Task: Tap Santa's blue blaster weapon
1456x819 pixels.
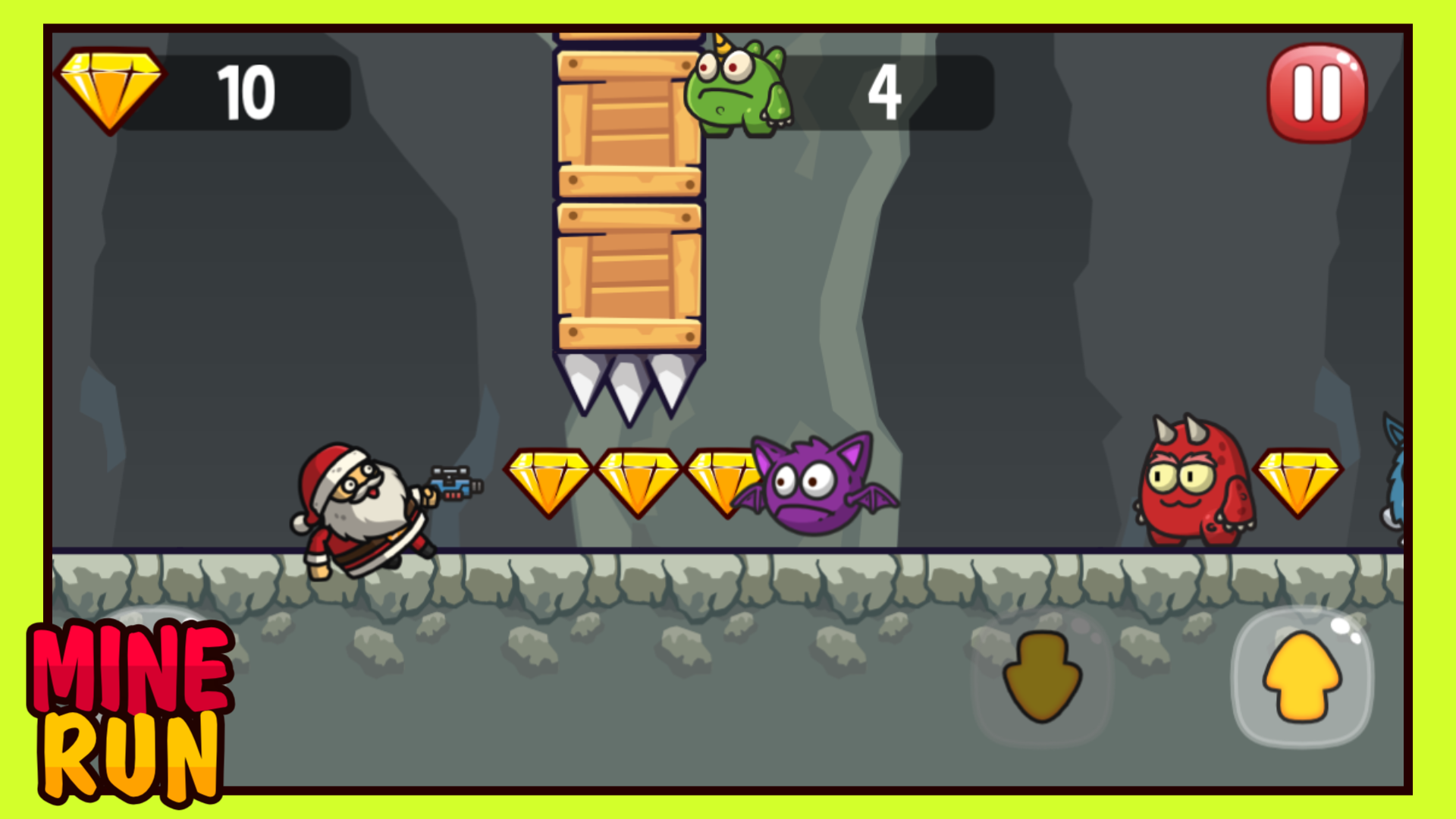Action: tap(455, 482)
